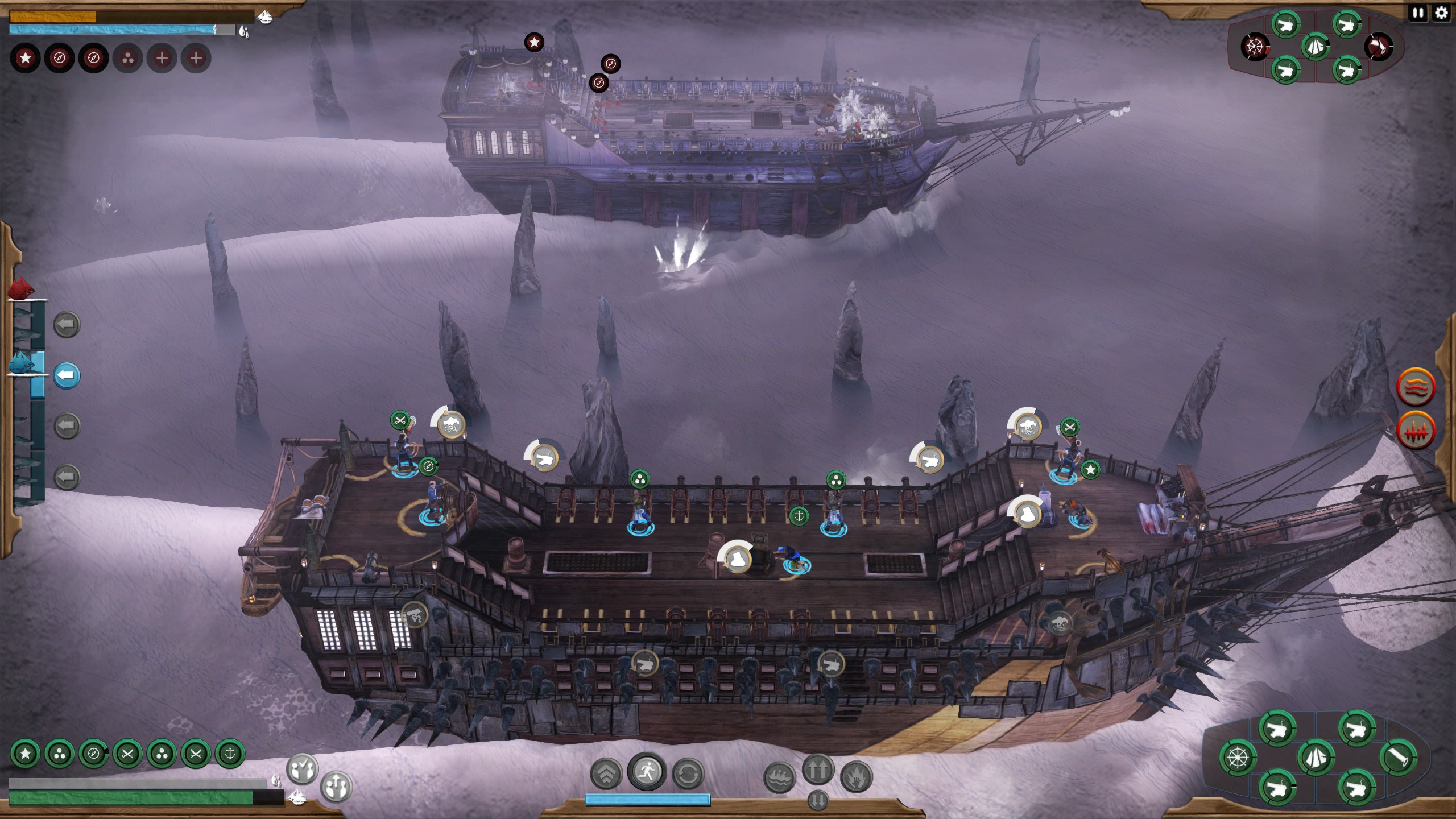Screen dimensions: 1456x819
Task: Select the player crew's star captain icon
Action: click(25, 754)
